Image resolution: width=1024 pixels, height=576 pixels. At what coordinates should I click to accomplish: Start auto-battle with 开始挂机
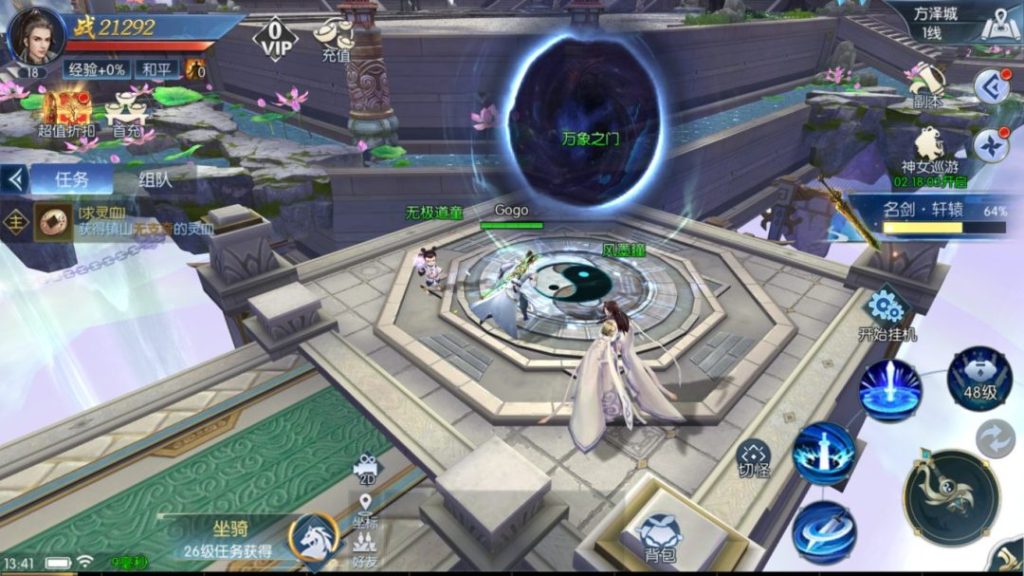coord(886,312)
